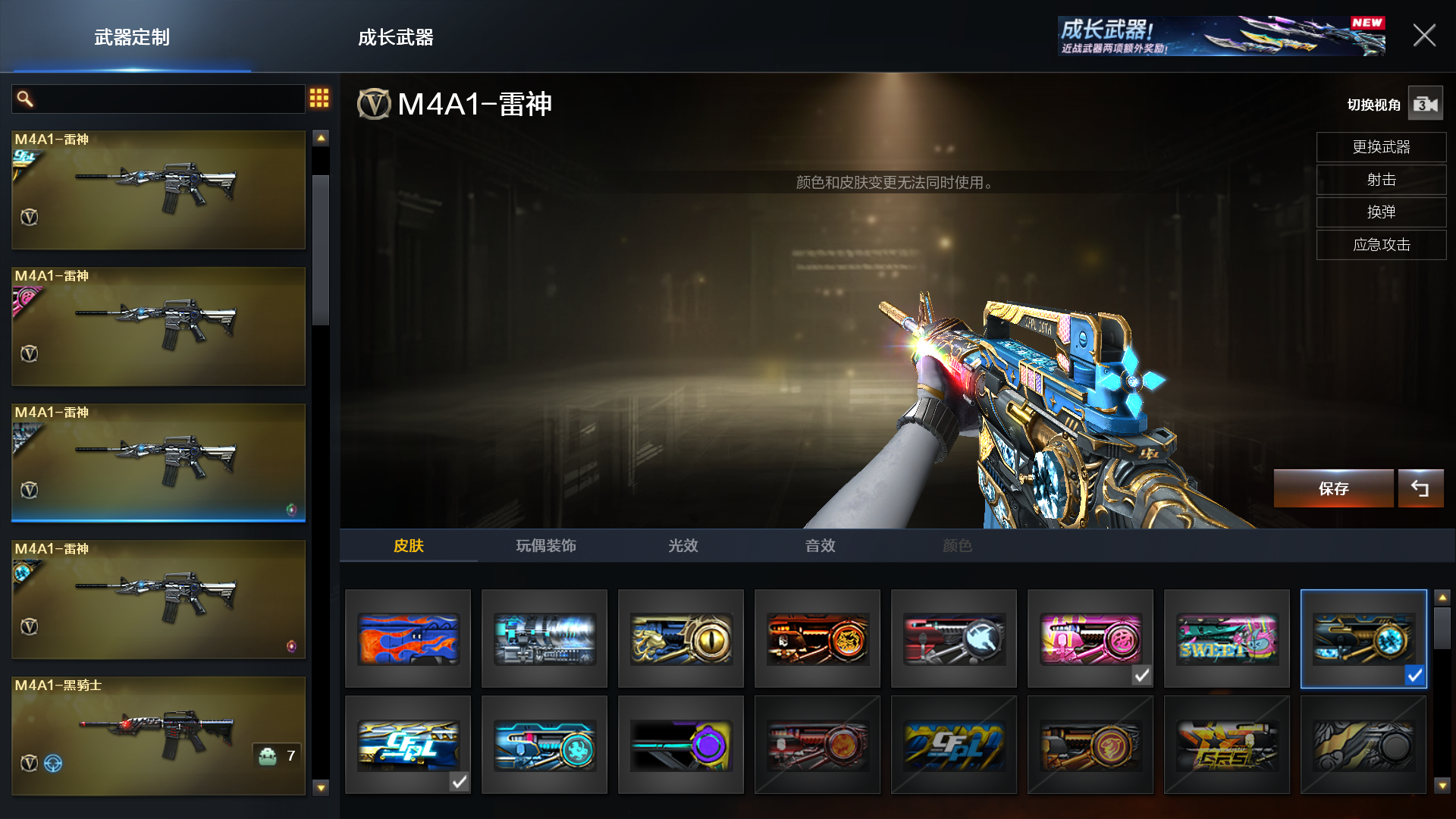The width and height of the screenshot is (1456, 819).
Task: Click the undo arrow beside 保存
Action: pos(1420,488)
